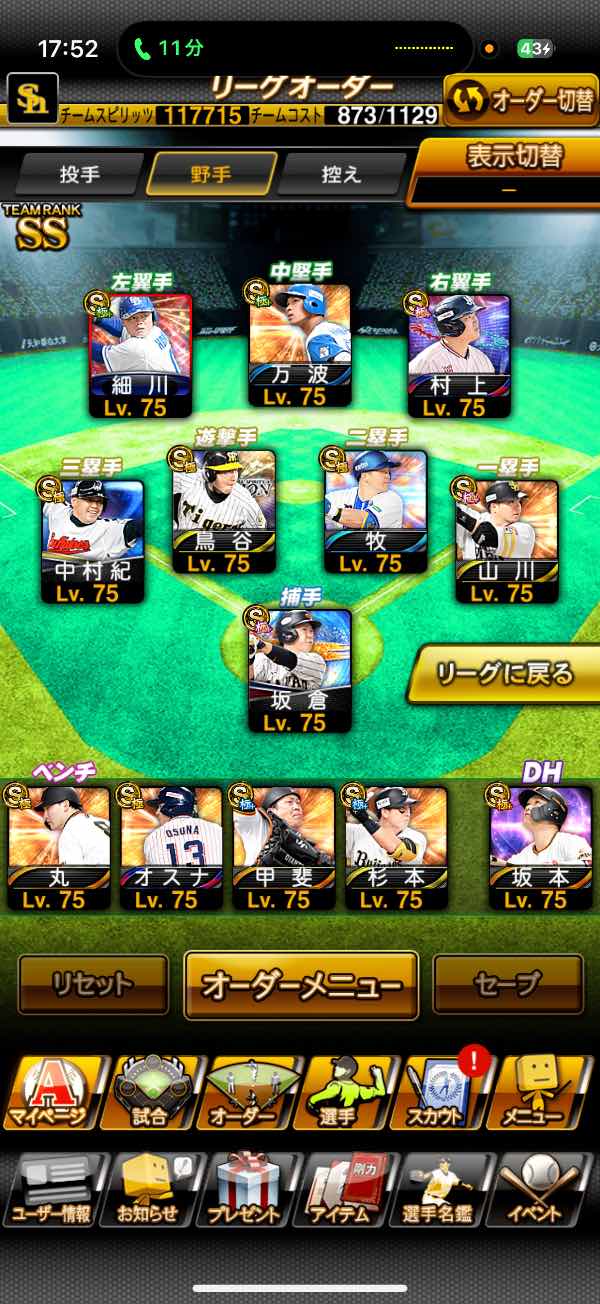This screenshot has width=600, height=1304.
Task: Choose center fielder 万波 card
Action: (x=299, y=345)
